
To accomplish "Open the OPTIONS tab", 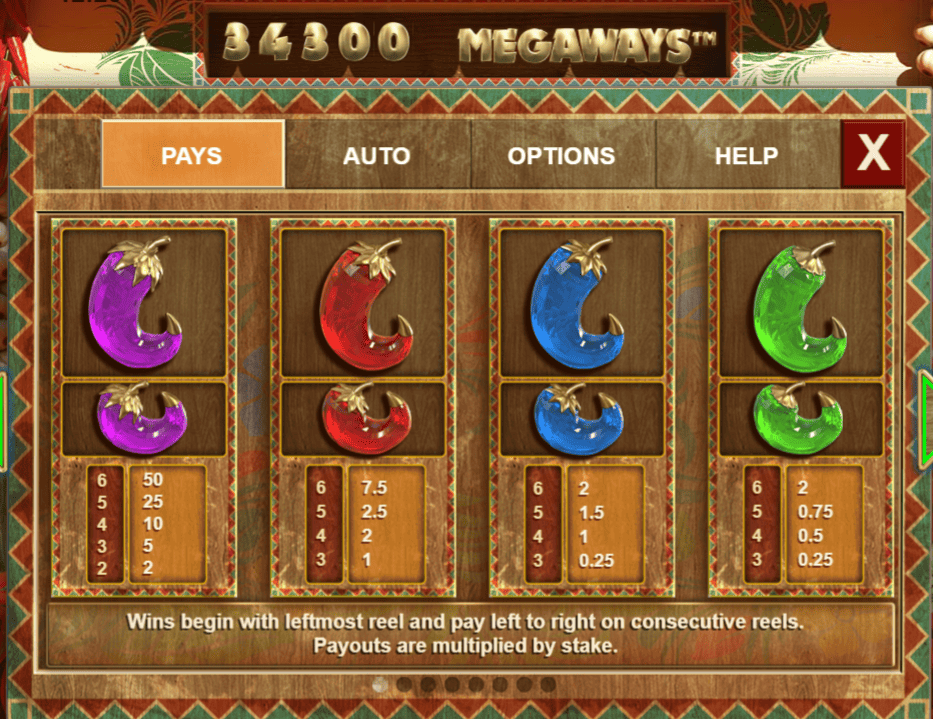I will tap(561, 155).
